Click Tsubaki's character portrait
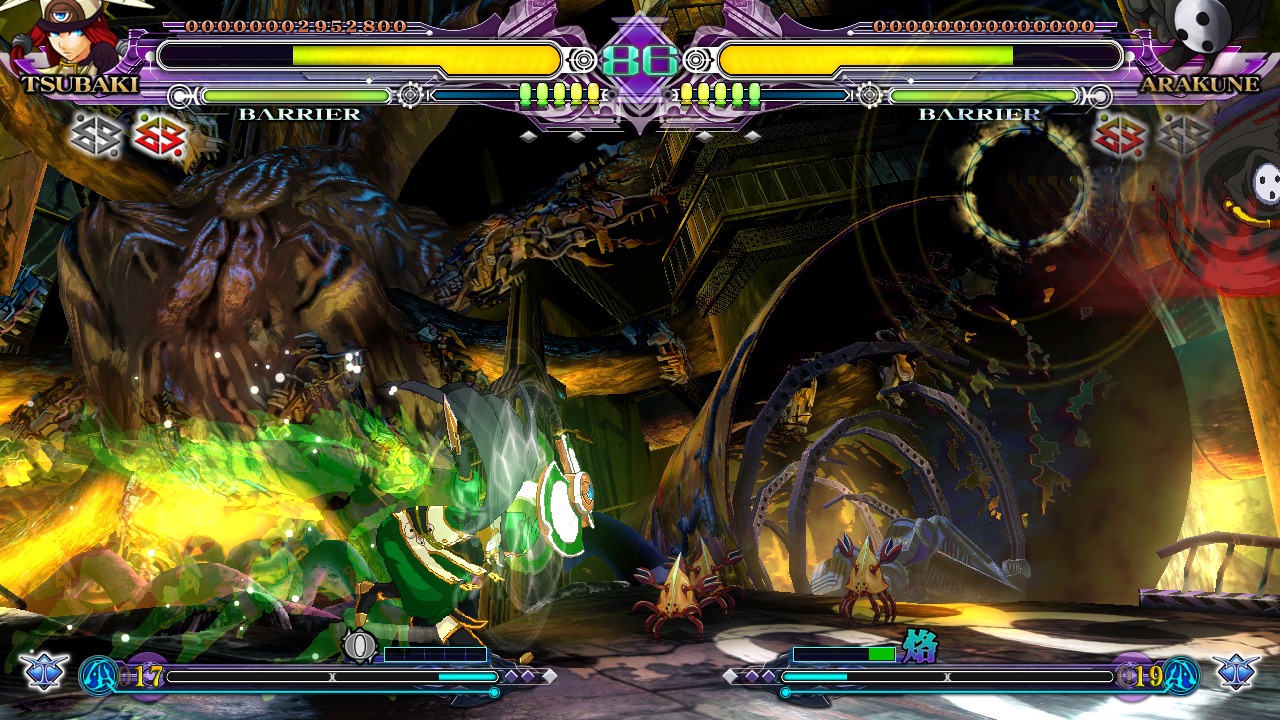 70,35
